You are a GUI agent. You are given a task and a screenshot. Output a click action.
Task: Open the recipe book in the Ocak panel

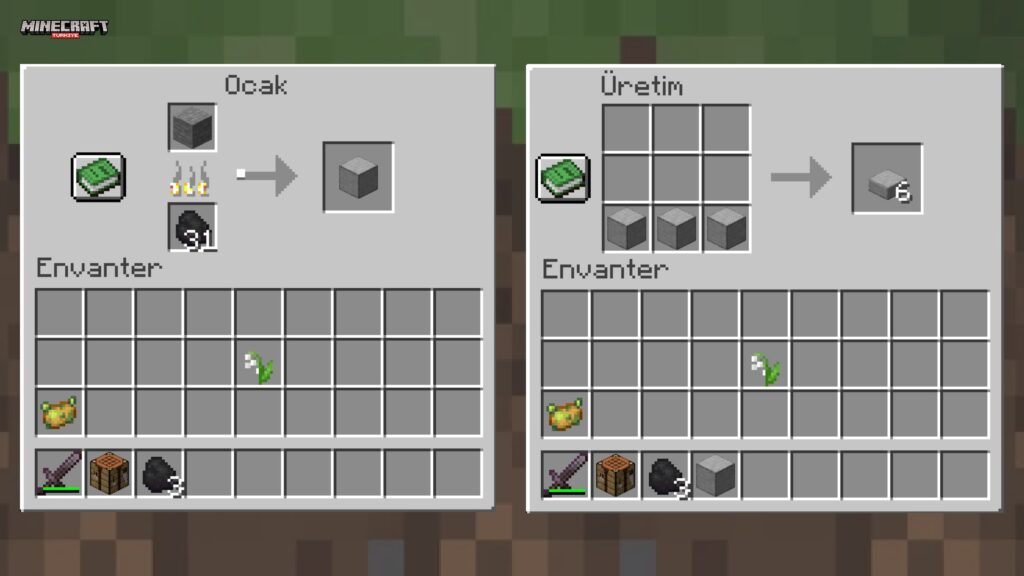tap(98, 176)
